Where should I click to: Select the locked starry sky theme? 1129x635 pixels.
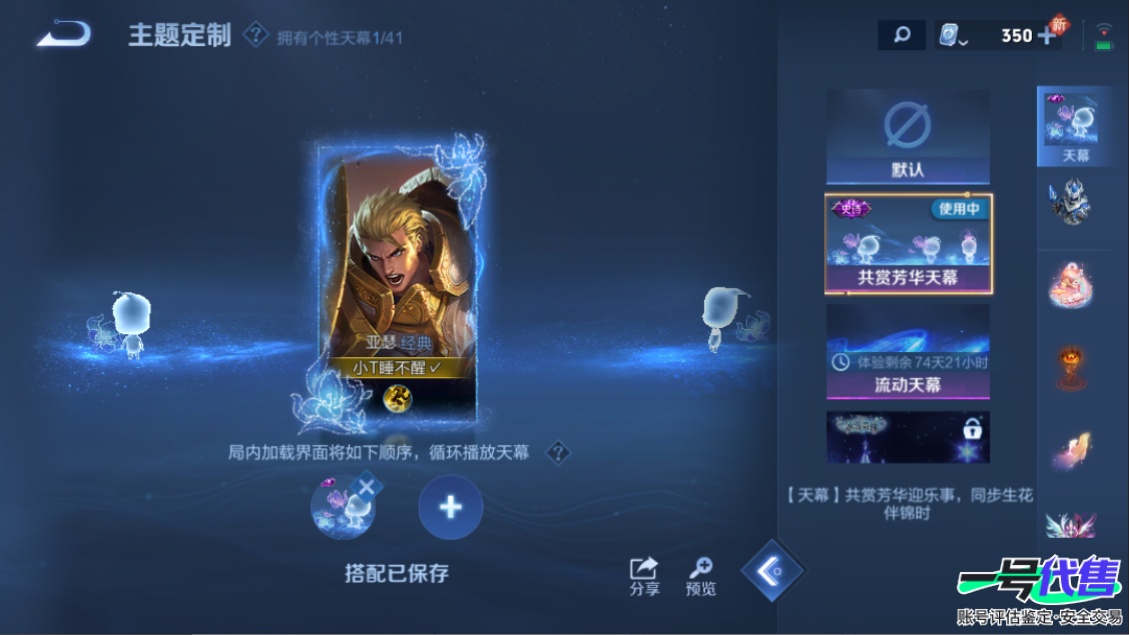[x=908, y=437]
